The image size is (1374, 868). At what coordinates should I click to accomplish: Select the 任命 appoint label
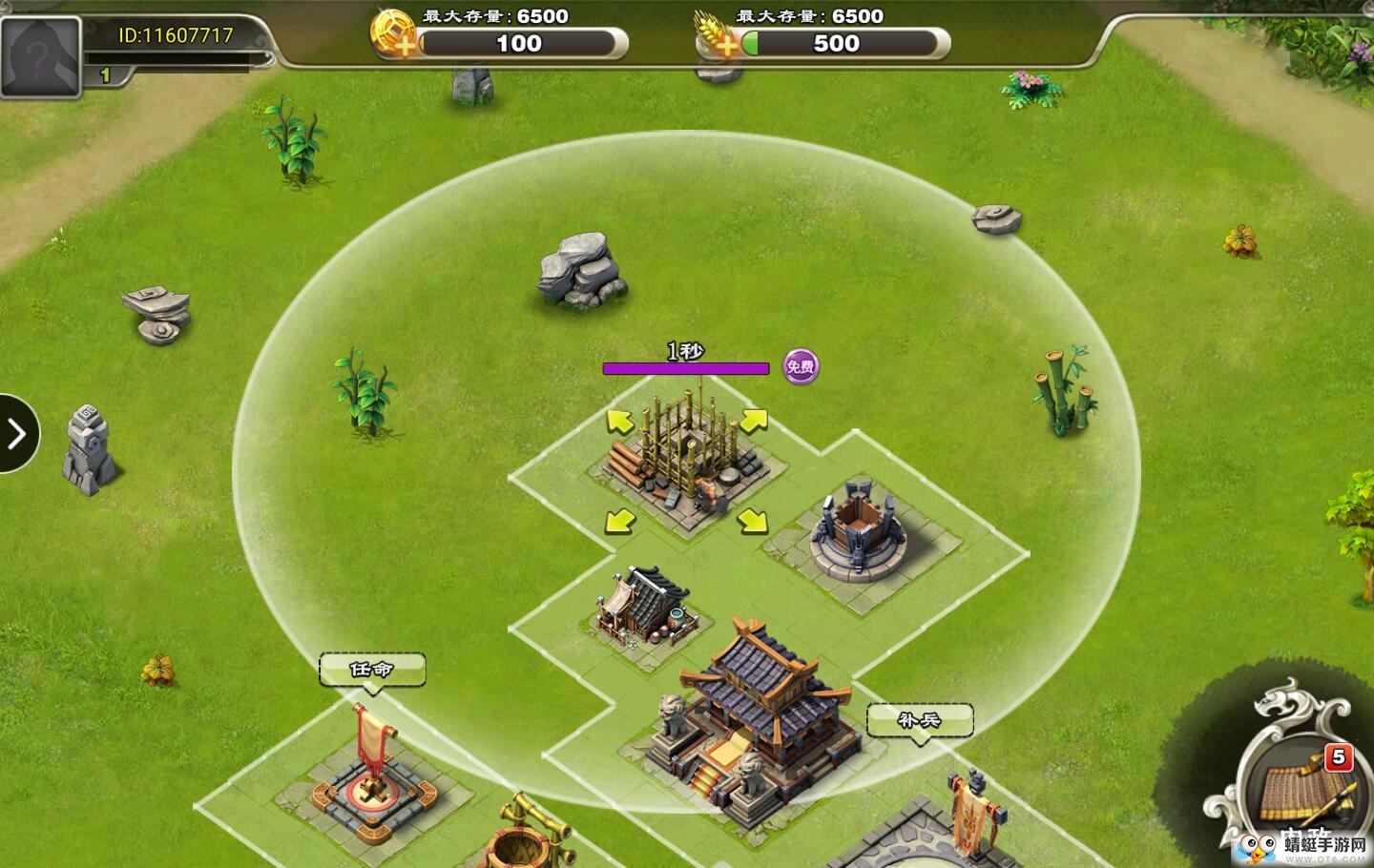point(371,670)
